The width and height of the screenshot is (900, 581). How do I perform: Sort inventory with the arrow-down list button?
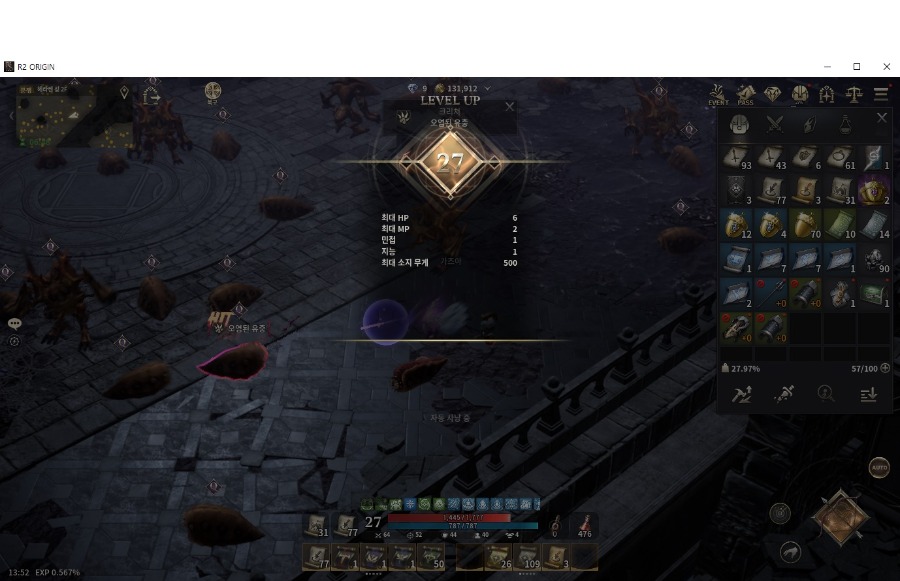click(x=869, y=394)
